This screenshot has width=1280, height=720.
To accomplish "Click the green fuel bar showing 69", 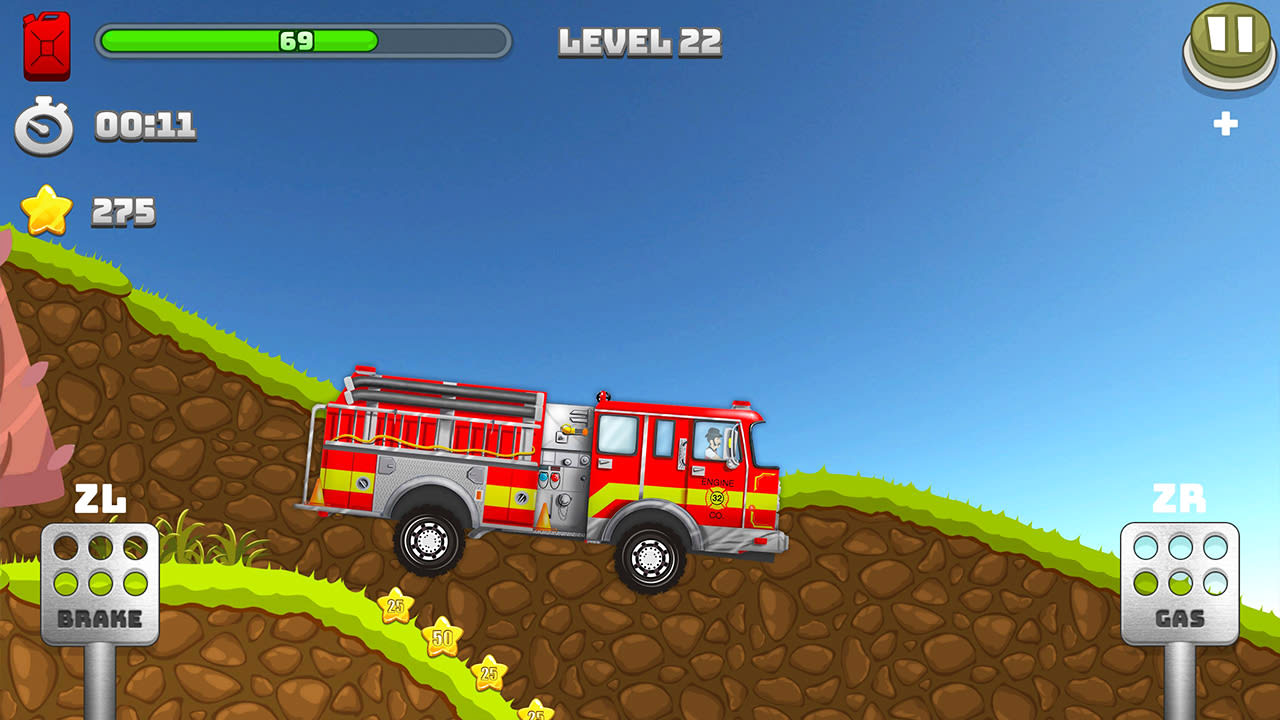I will click(x=297, y=44).
